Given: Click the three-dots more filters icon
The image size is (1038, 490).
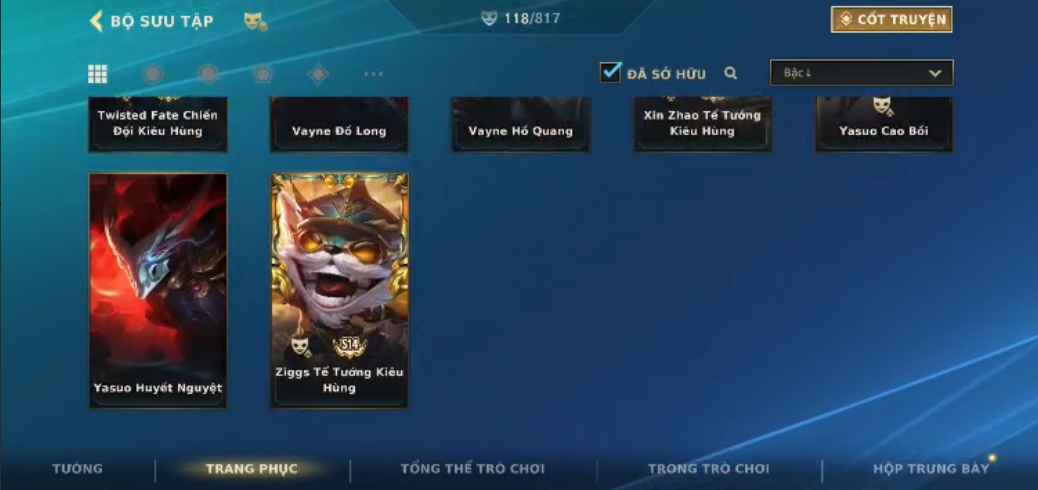Looking at the screenshot, I should point(373,74).
